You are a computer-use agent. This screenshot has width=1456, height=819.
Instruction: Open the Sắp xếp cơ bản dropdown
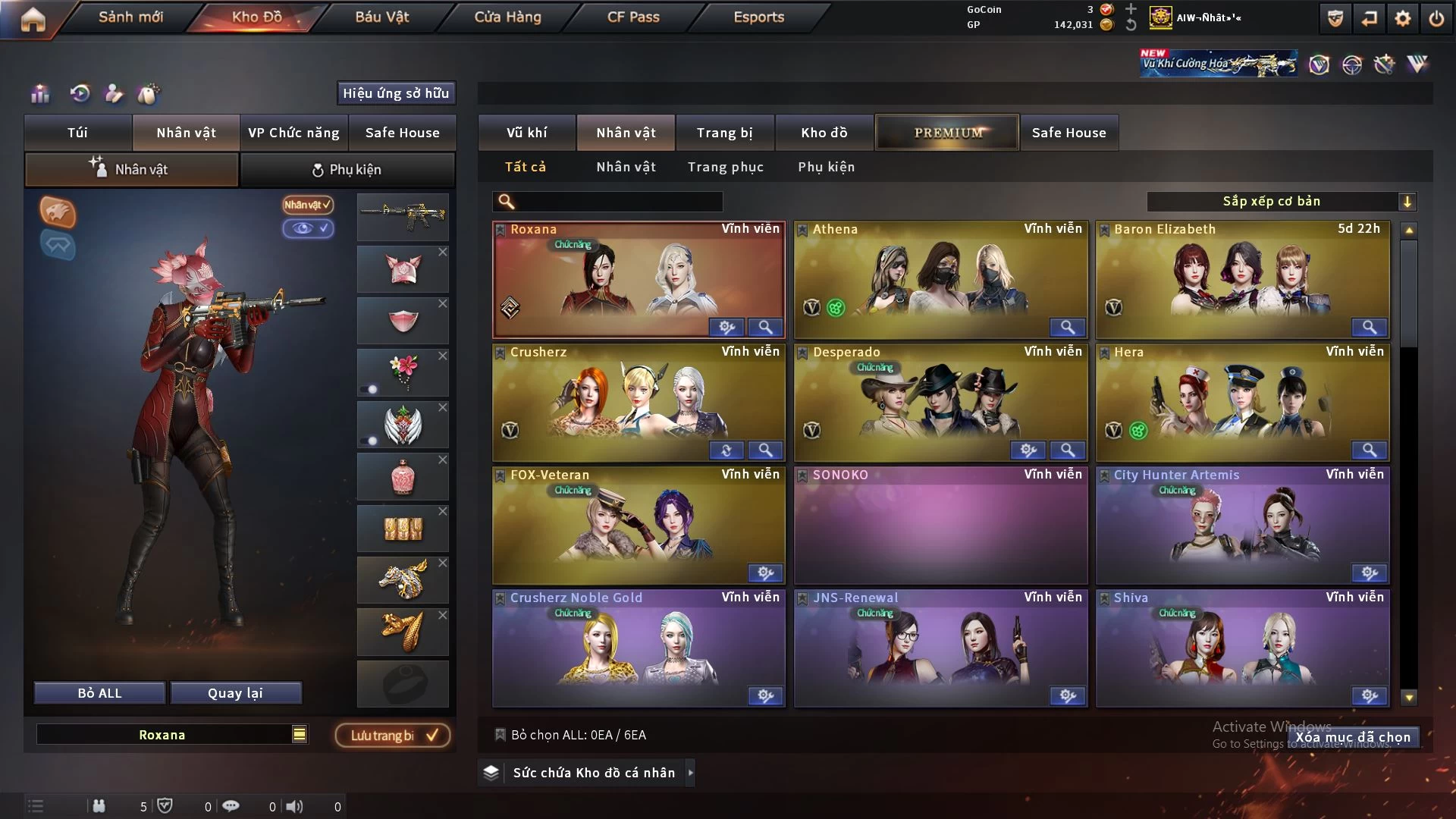point(1281,202)
